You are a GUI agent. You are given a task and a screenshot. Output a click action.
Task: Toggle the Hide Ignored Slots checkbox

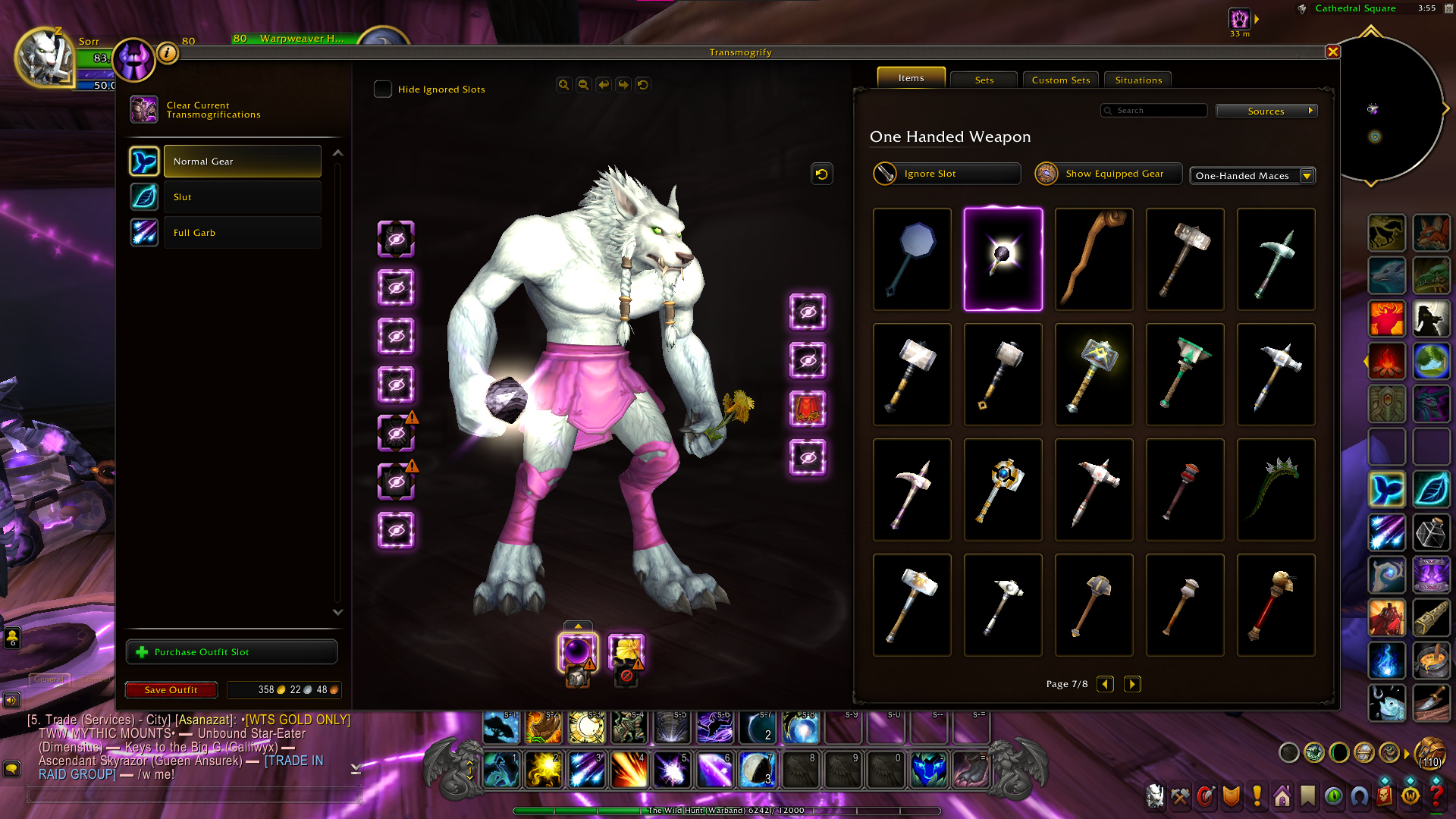pyautogui.click(x=383, y=89)
